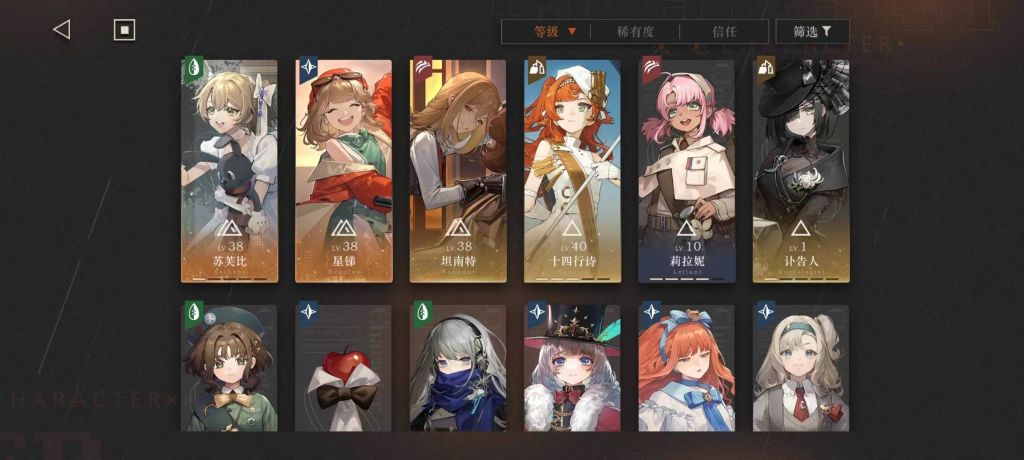Pick the 莉拉妮 character card
1024x460 pixels.
pos(686,170)
